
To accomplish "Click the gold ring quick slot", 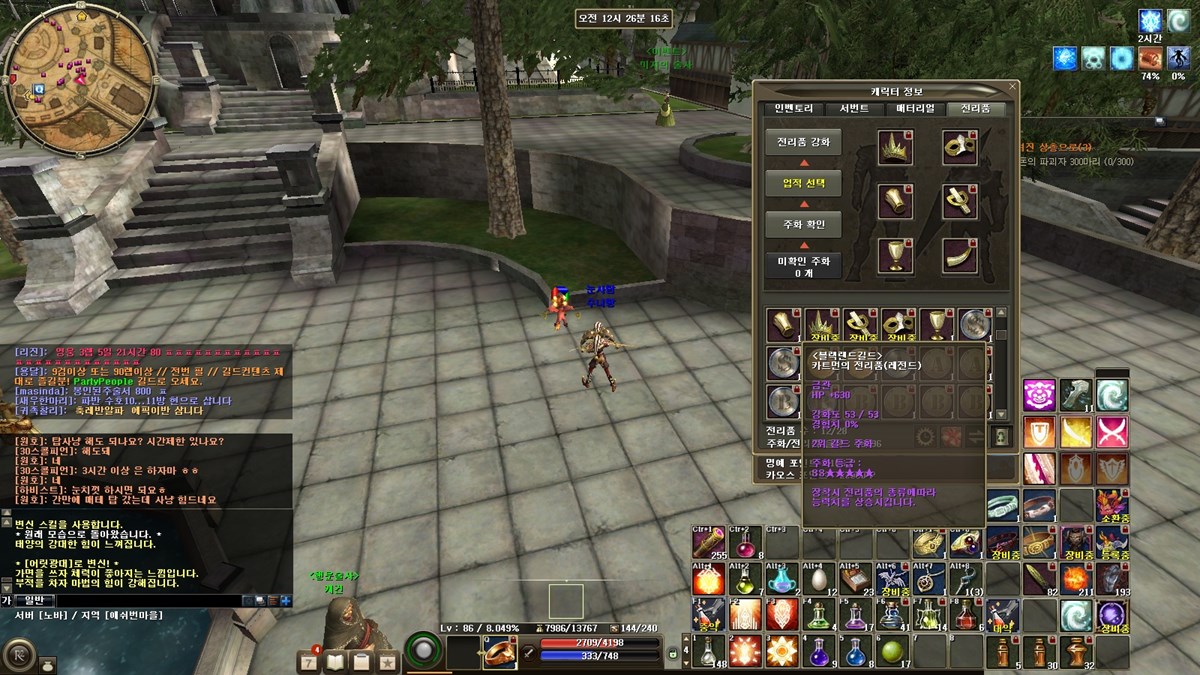I will coord(499,652).
